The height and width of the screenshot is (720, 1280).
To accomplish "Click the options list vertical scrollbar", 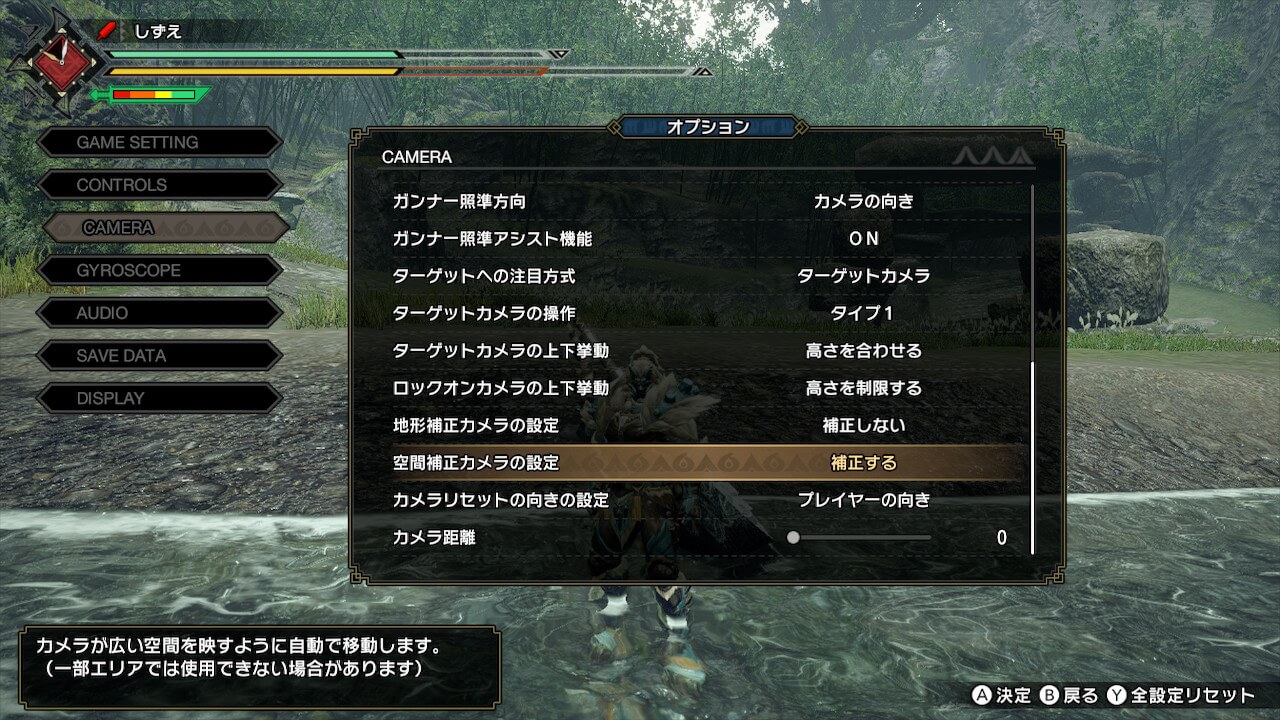I will point(1032,457).
